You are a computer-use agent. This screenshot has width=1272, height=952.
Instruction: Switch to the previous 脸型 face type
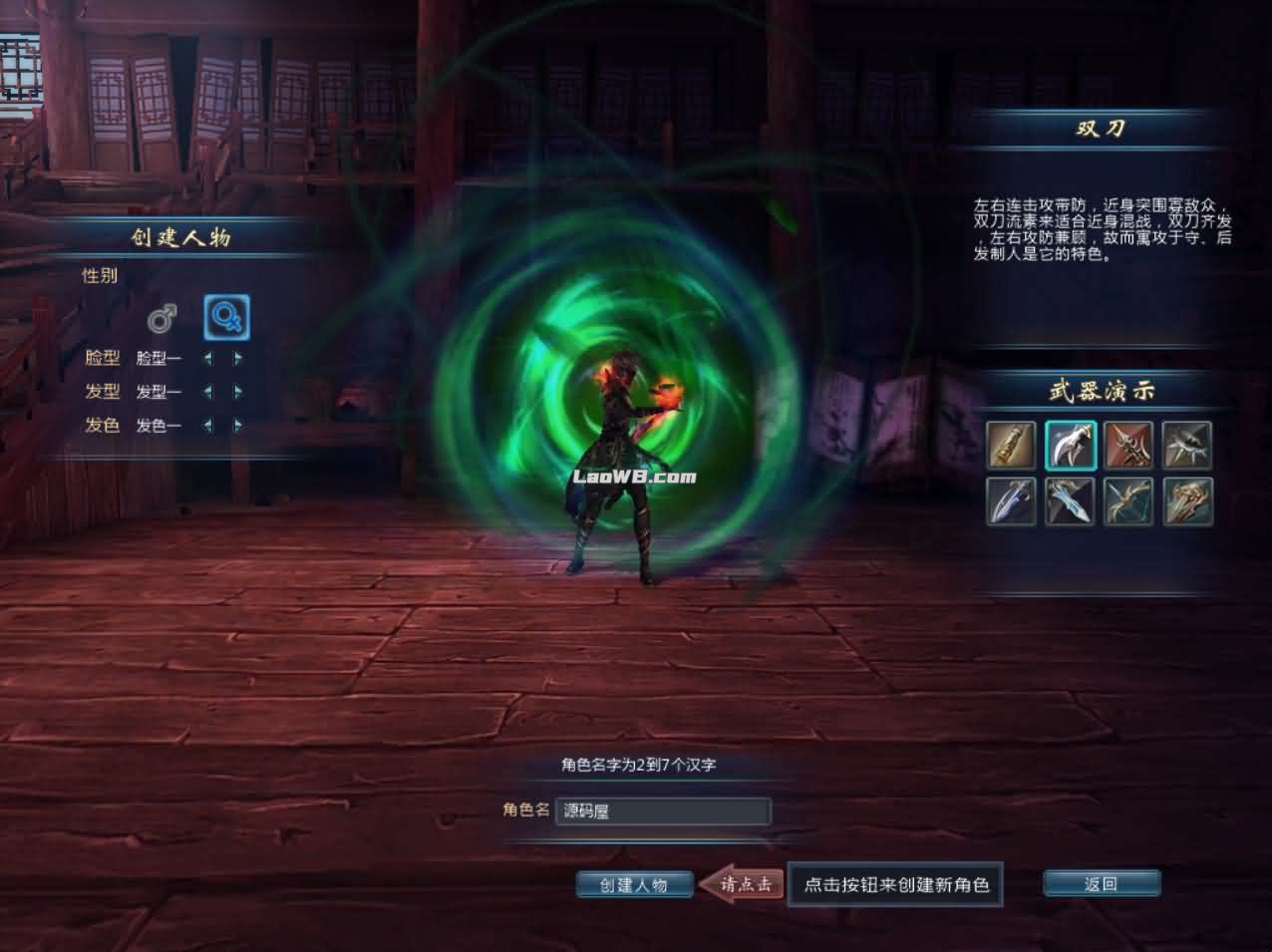pyautogui.click(x=207, y=358)
